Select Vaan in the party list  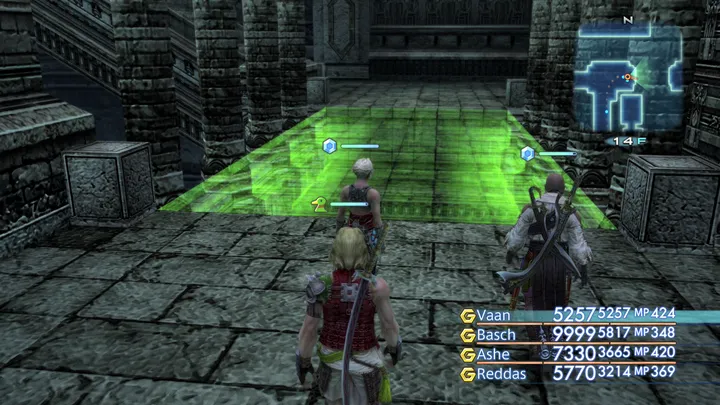pos(494,315)
